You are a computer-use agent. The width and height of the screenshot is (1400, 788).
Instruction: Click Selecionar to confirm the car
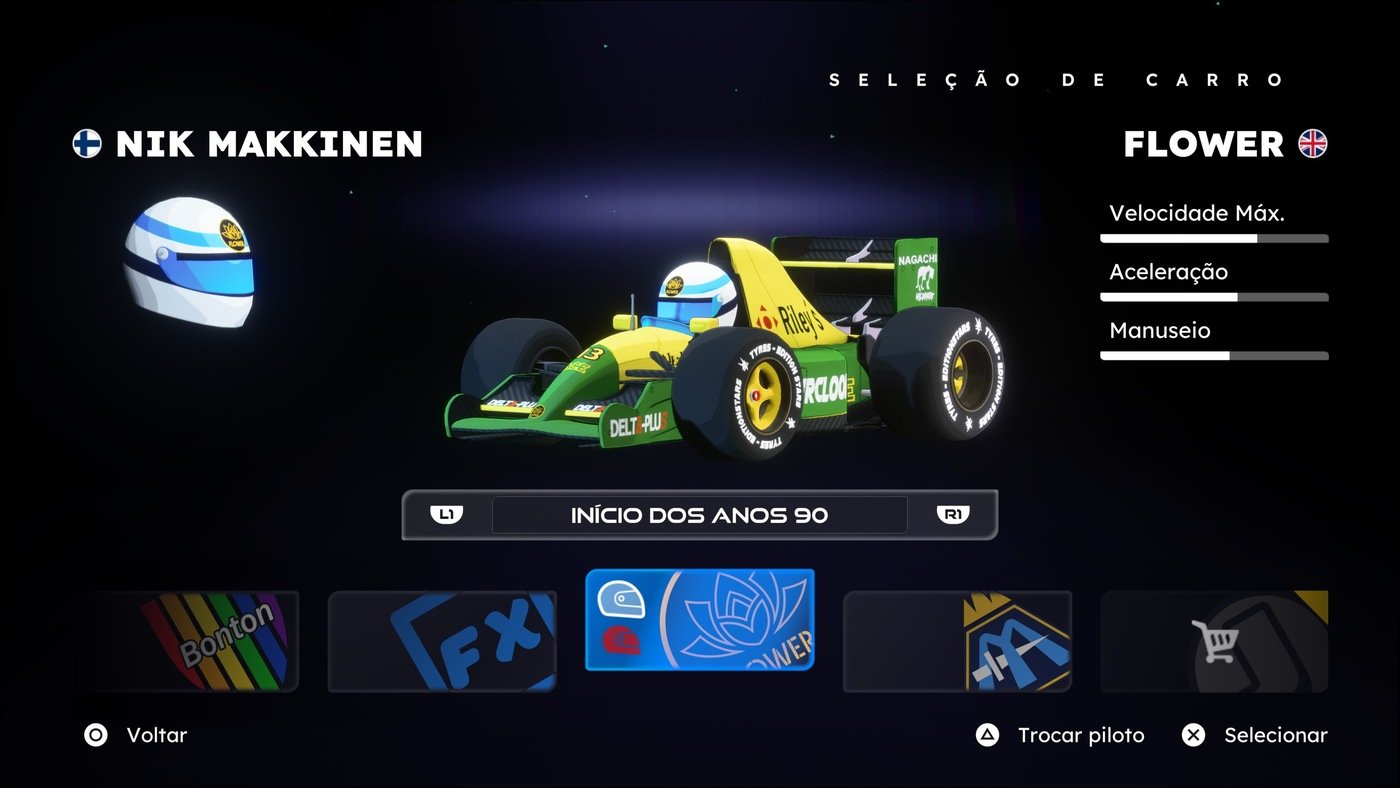tap(1276, 735)
